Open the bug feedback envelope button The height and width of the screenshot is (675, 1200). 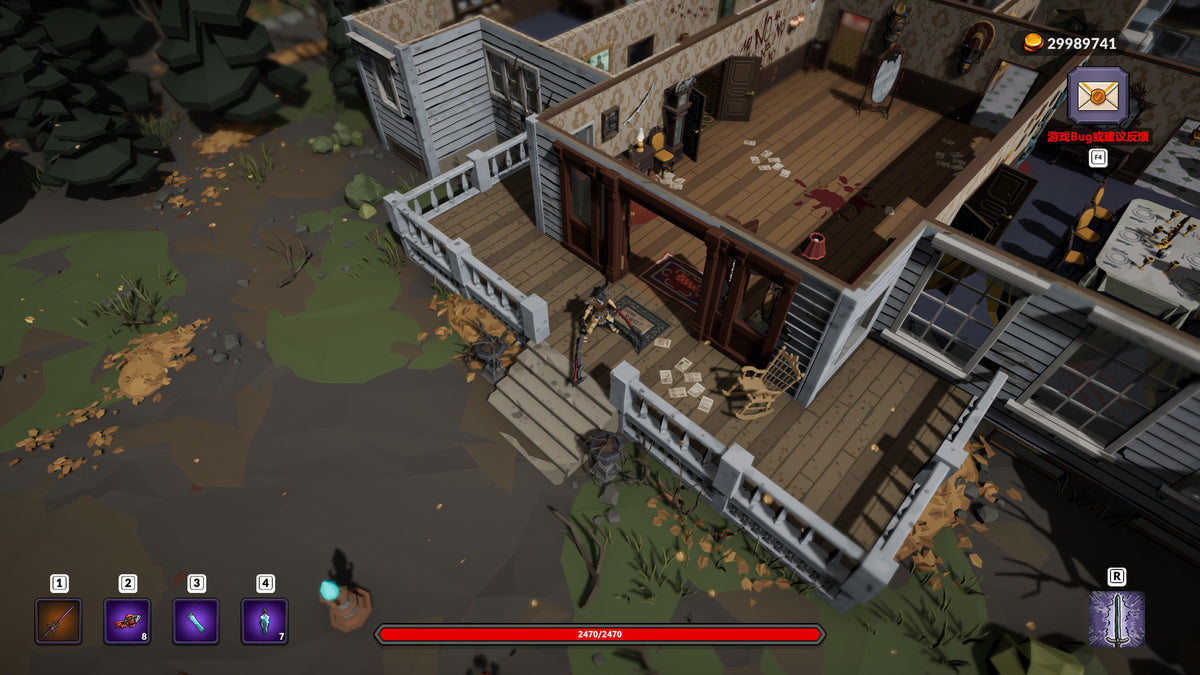(x=1097, y=98)
